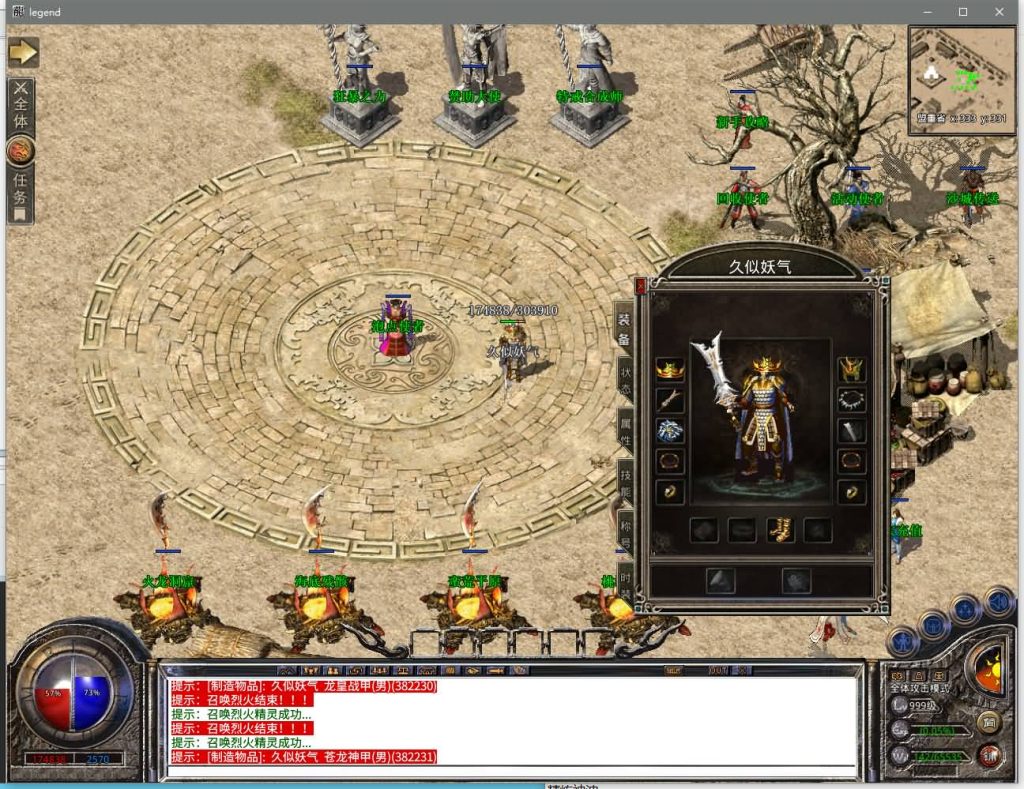This screenshot has height=789, width=1024.
Task: Open the 属性 attributes tab
Action: pyautogui.click(x=625, y=433)
